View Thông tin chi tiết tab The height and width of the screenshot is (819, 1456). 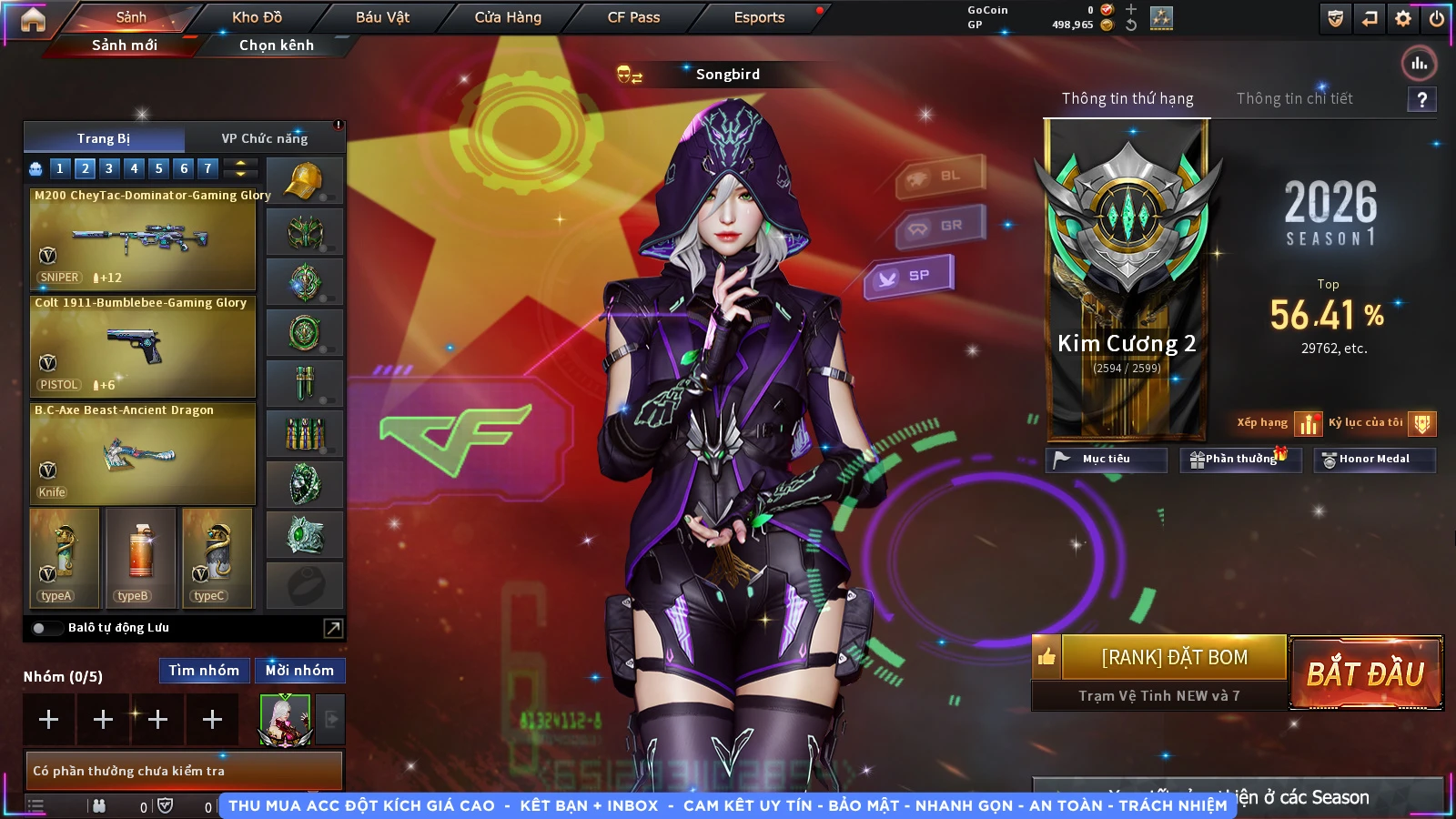[x=1294, y=98]
